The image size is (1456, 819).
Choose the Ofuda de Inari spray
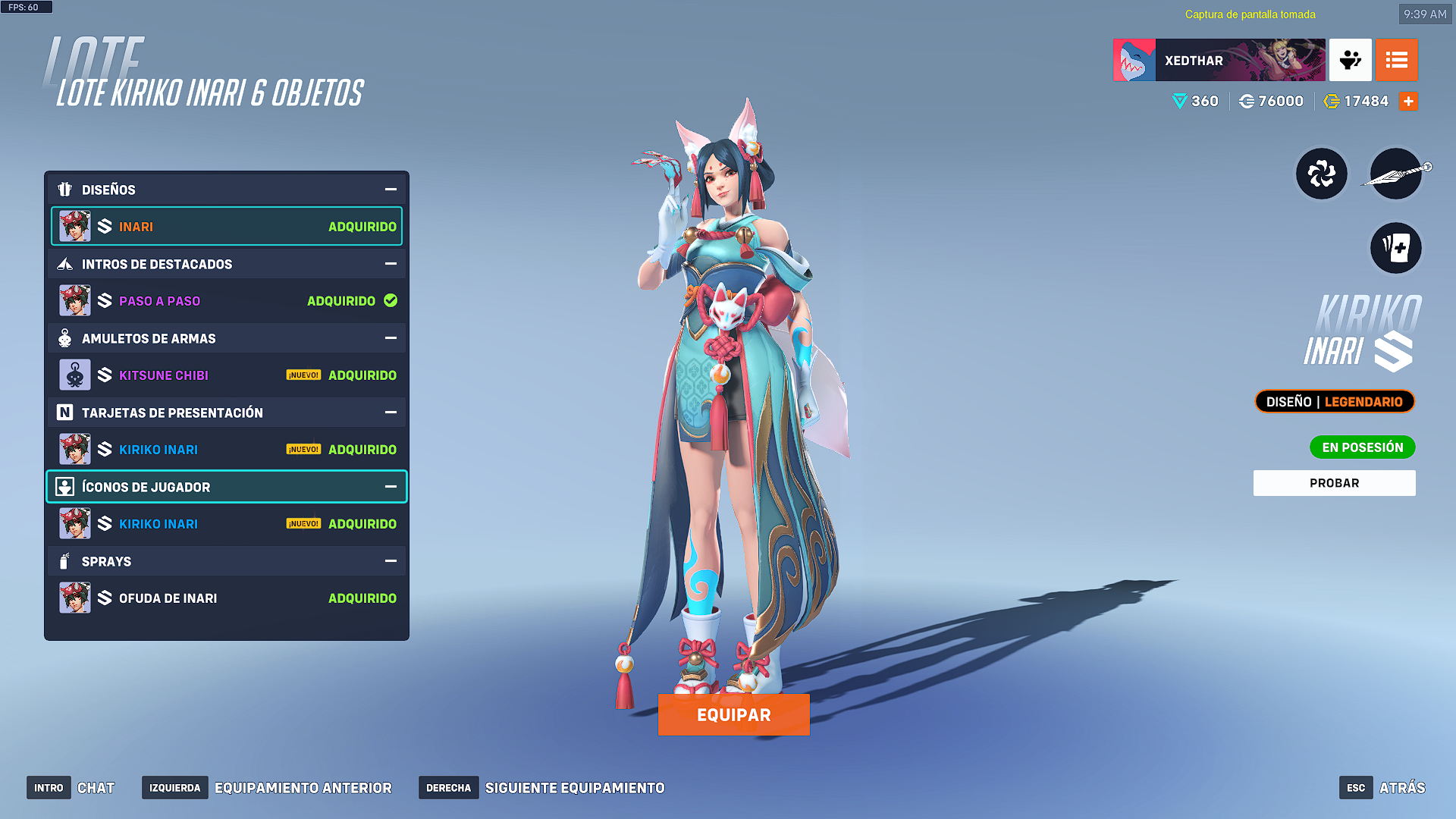(227, 598)
